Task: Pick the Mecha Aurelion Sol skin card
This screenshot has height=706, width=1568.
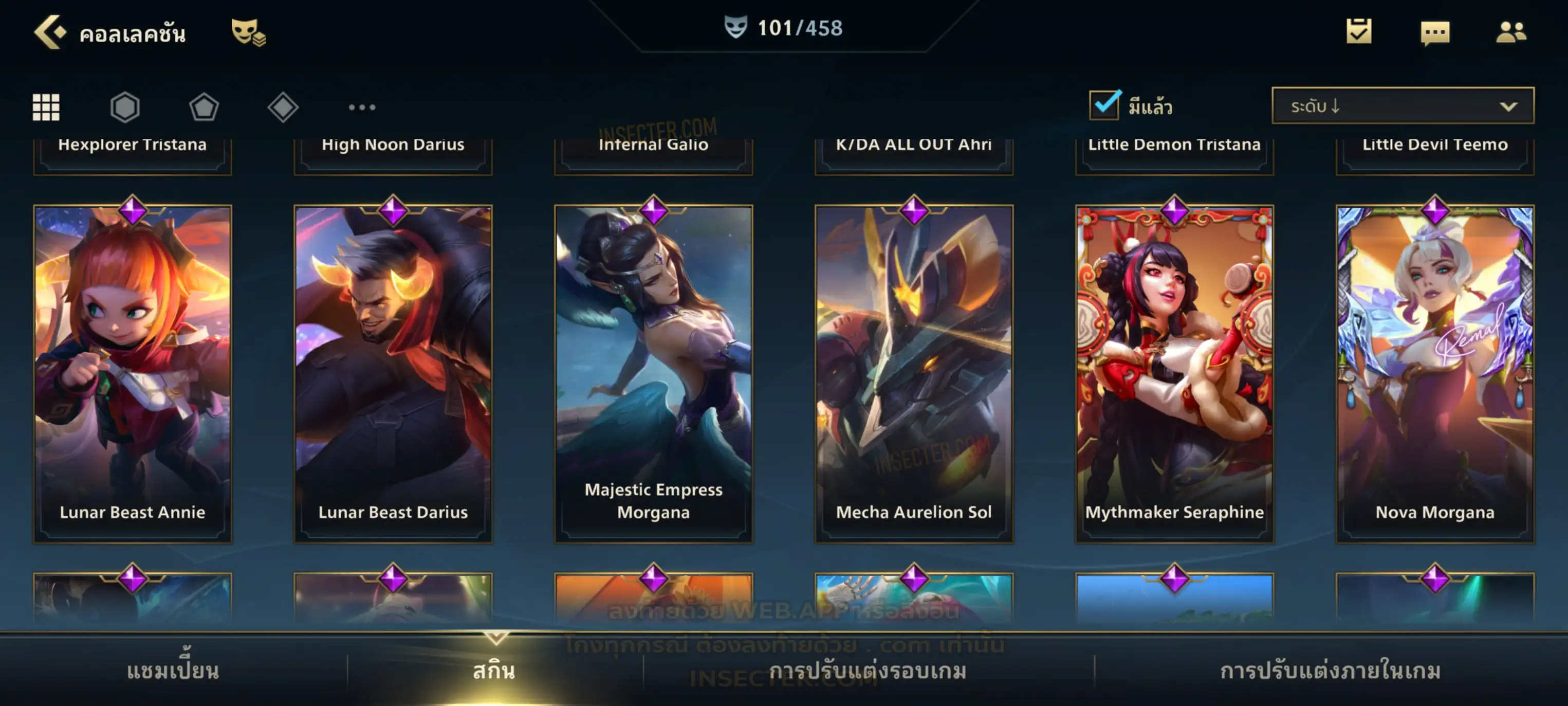Action: click(914, 373)
